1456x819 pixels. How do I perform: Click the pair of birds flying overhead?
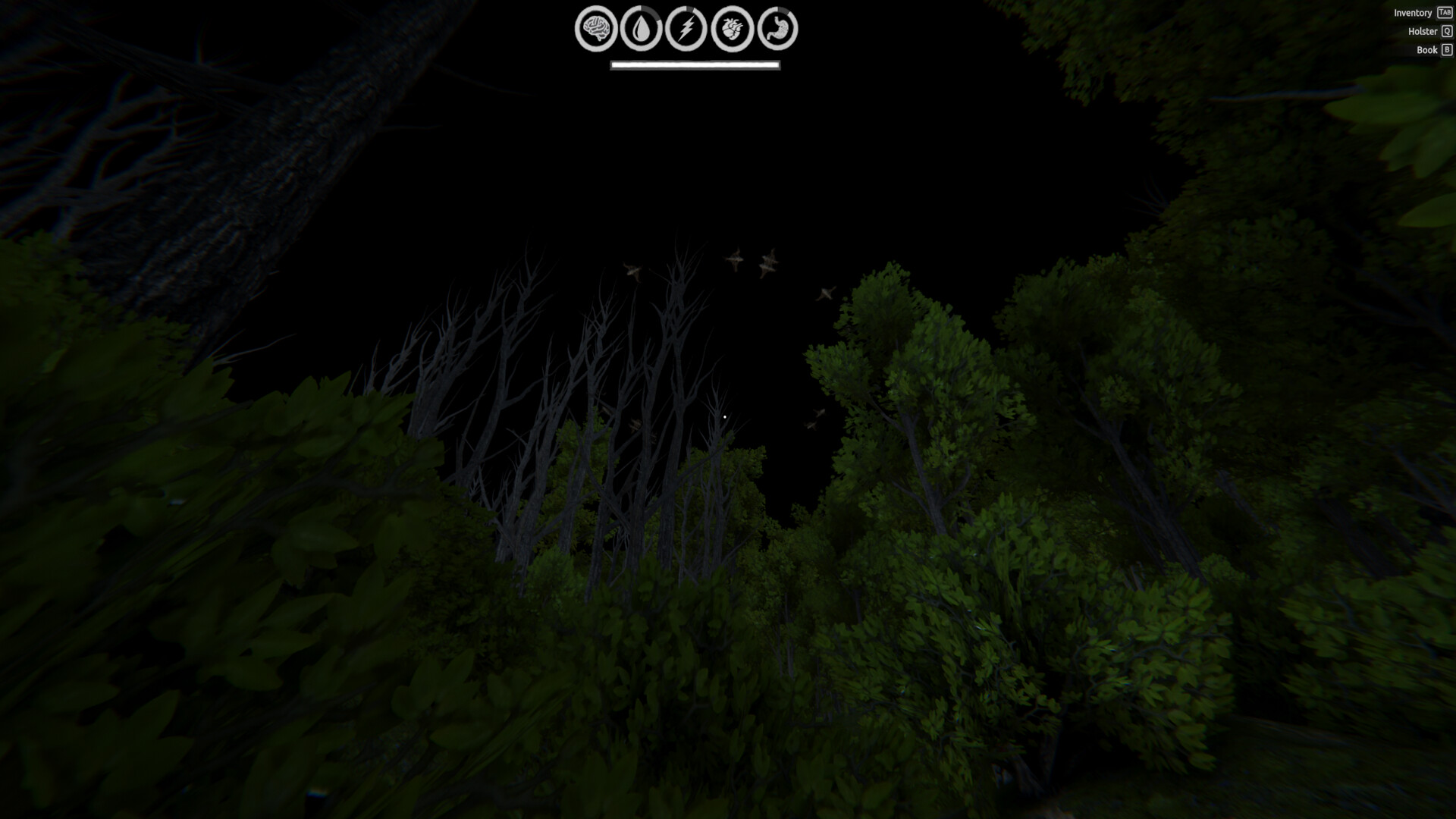[x=751, y=262]
